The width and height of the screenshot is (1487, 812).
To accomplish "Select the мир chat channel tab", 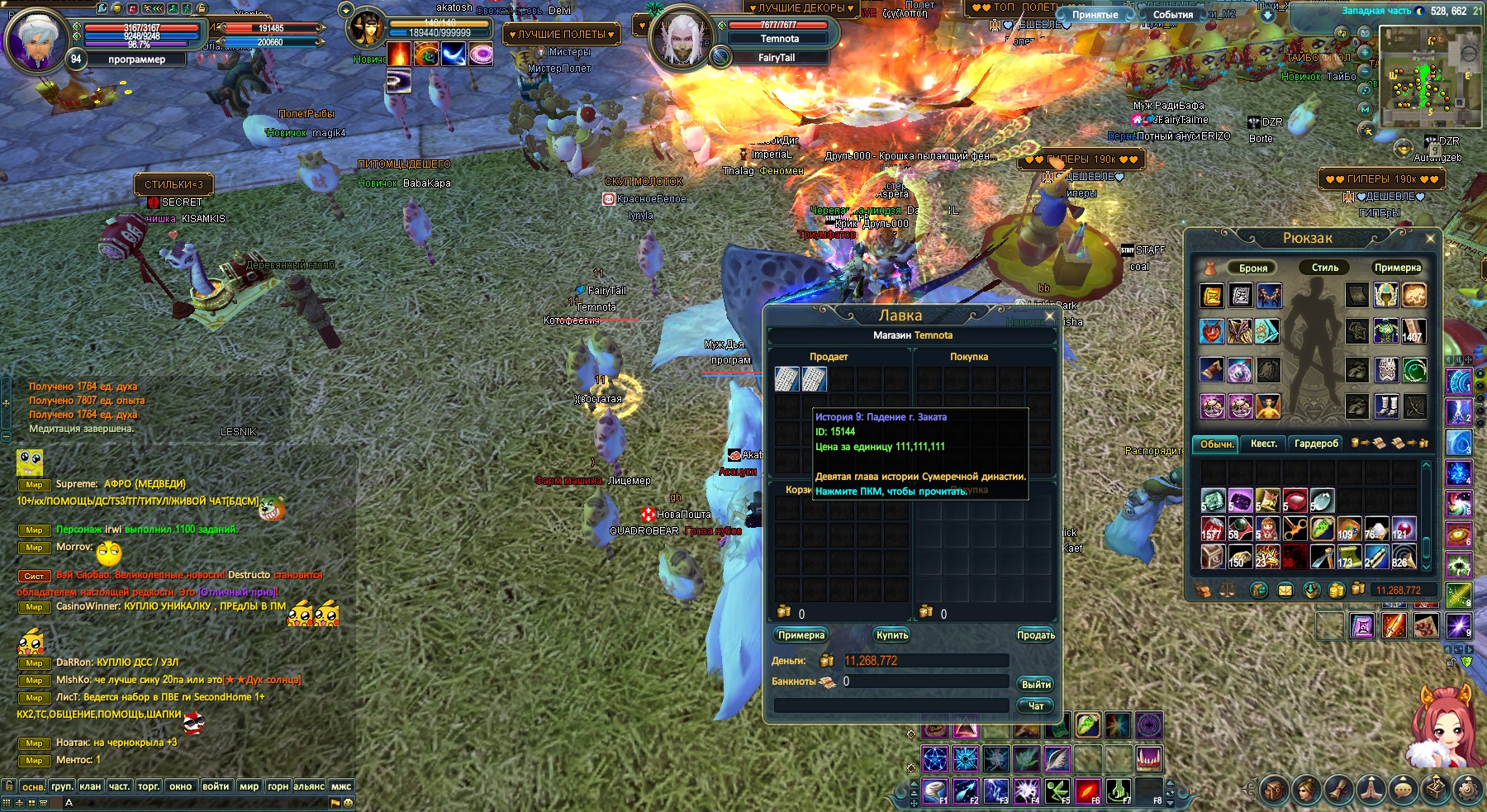I will click(x=249, y=786).
